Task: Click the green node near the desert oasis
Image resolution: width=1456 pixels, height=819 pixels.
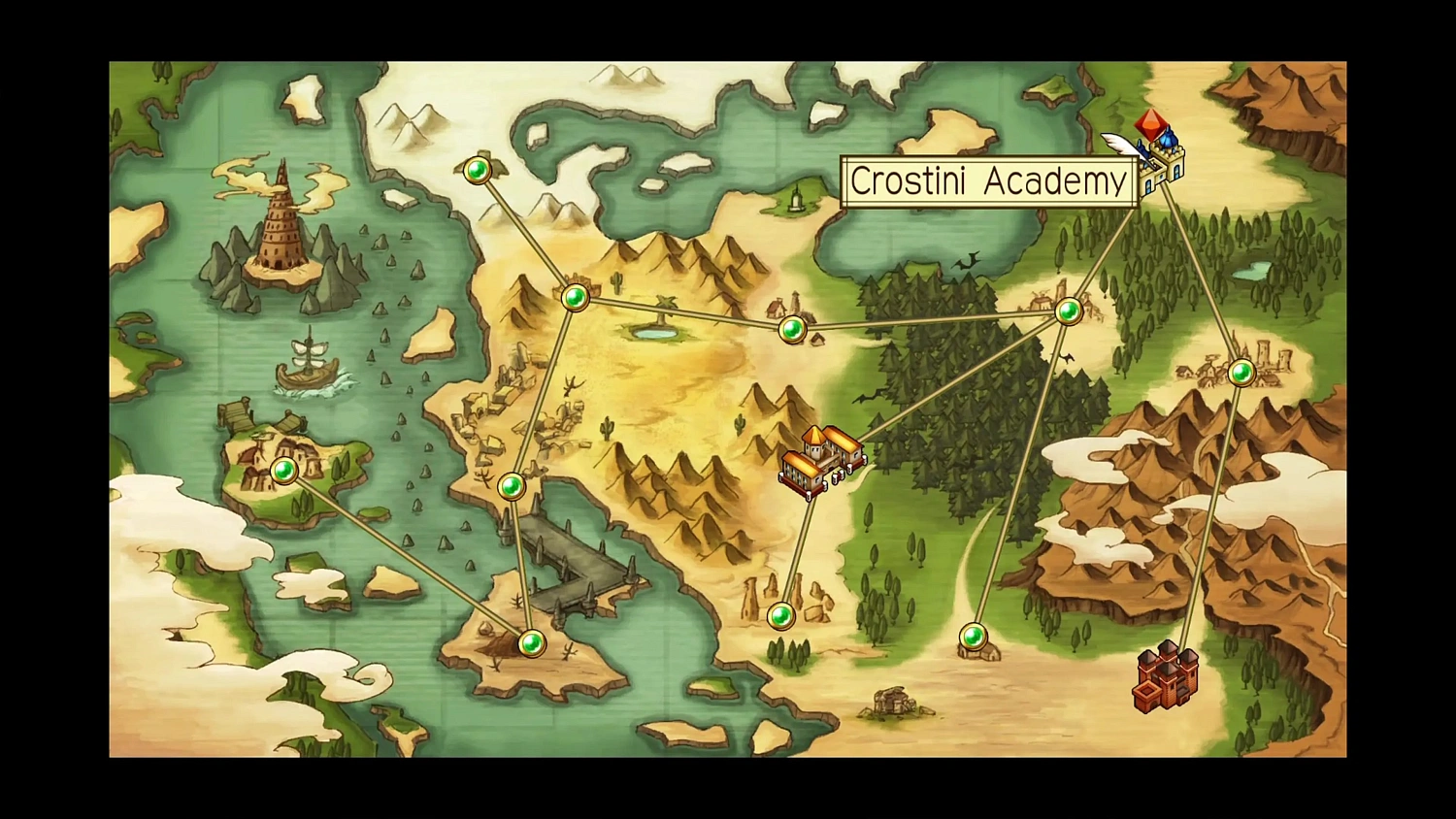Action: click(793, 331)
